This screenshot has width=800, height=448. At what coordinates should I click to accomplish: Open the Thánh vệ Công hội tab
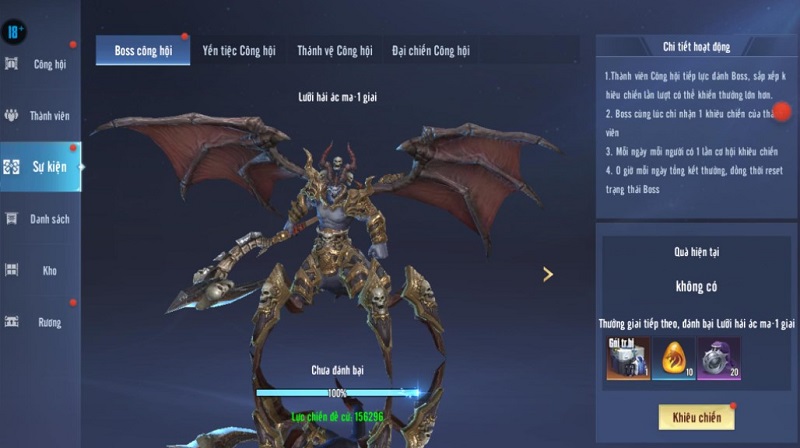pos(334,51)
